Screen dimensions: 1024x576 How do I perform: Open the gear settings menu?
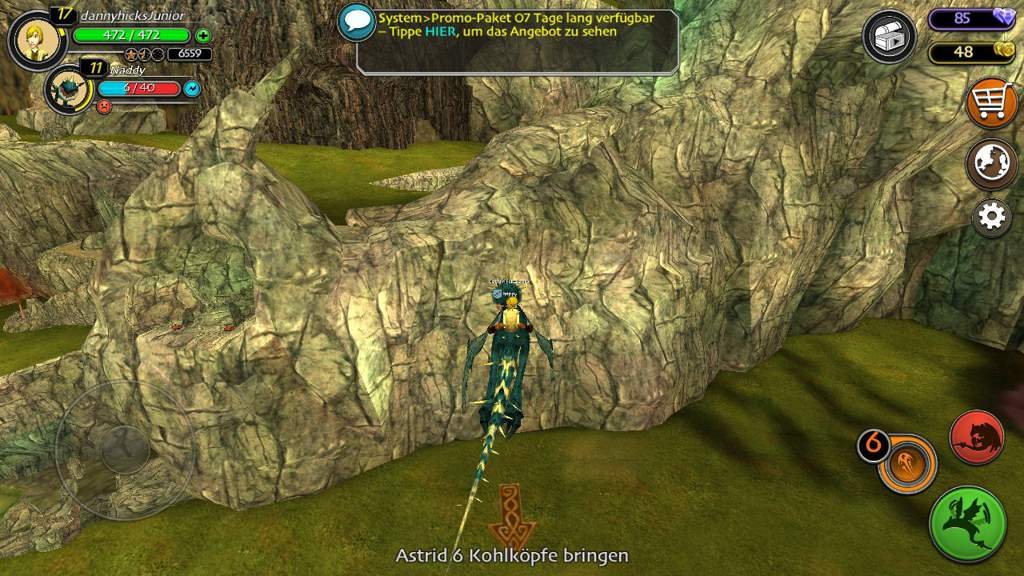pos(991,217)
